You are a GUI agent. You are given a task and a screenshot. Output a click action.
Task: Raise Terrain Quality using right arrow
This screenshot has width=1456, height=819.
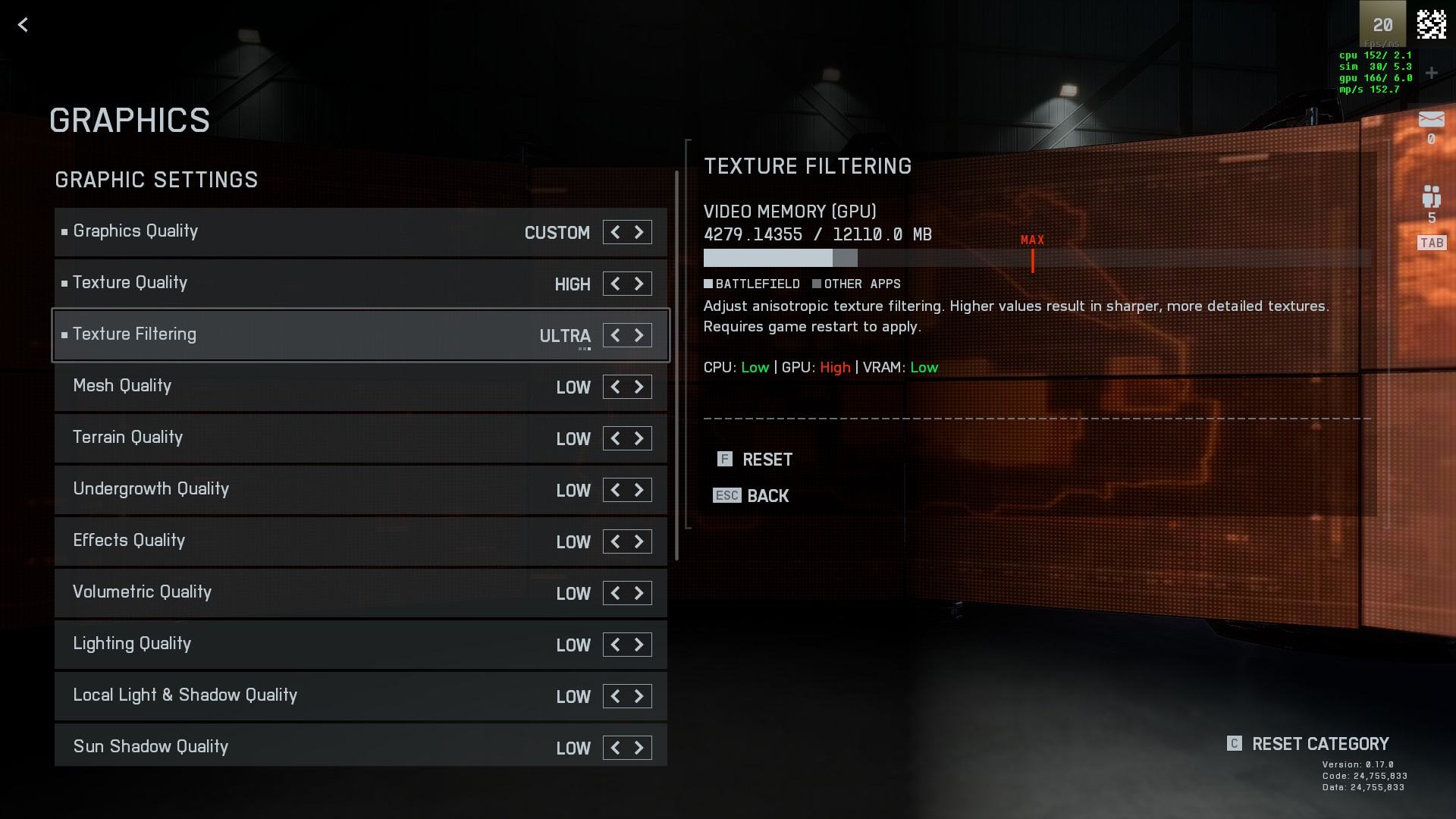[x=639, y=438]
